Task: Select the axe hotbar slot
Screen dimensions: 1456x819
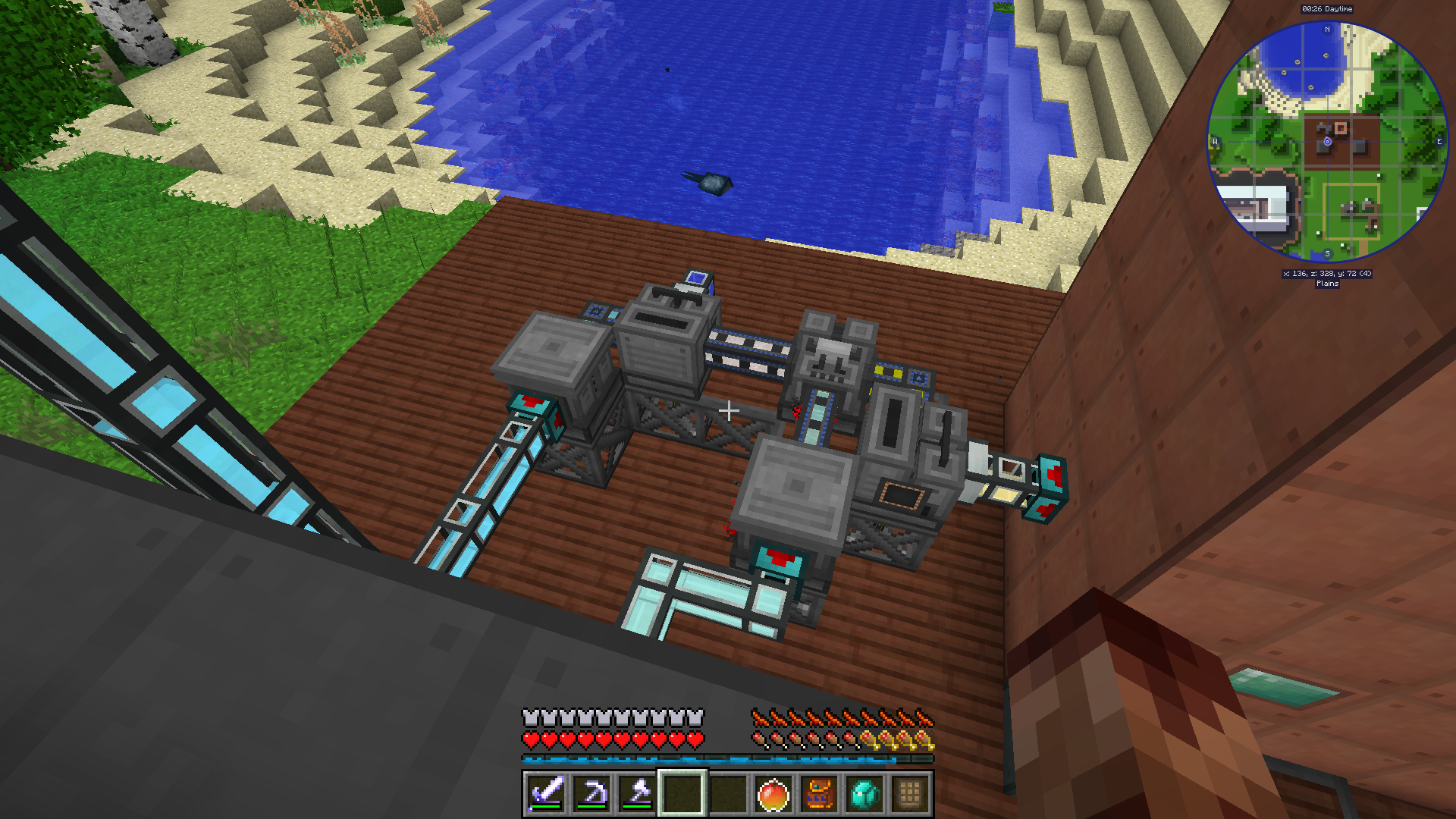Action: (637, 794)
